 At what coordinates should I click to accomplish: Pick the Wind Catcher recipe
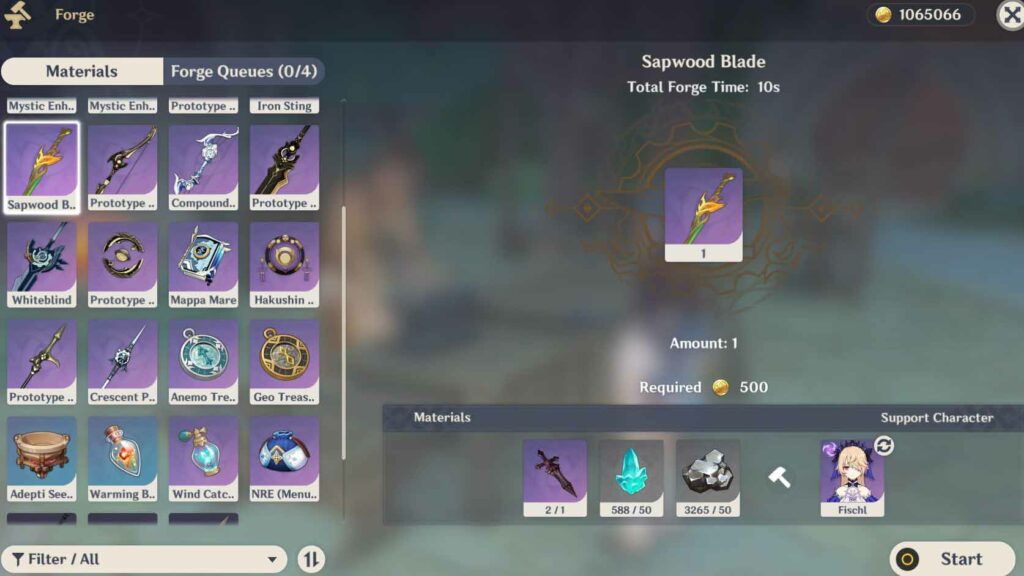(x=204, y=458)
